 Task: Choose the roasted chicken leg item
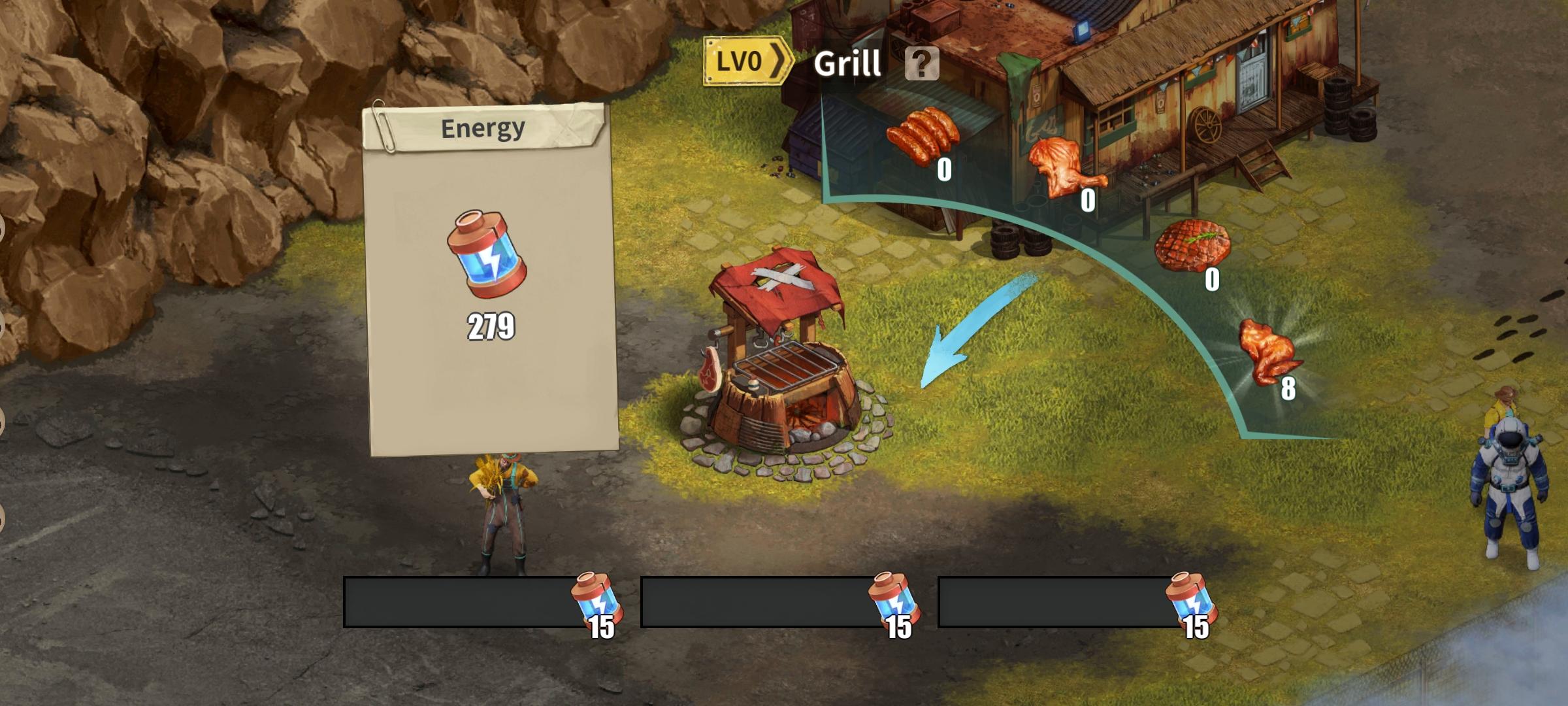(1062, 165)
